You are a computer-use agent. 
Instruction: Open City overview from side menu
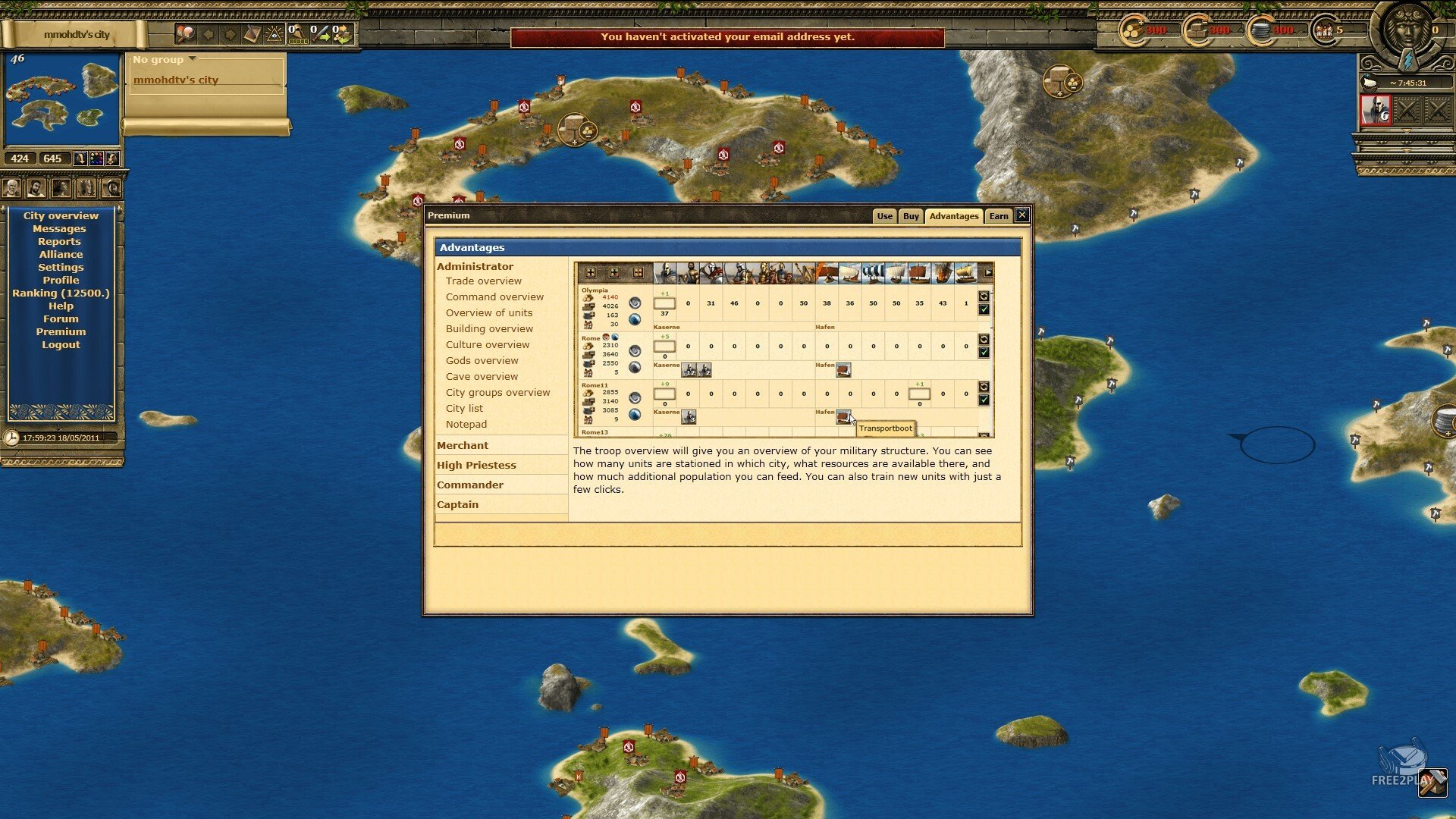click(61, 216)
